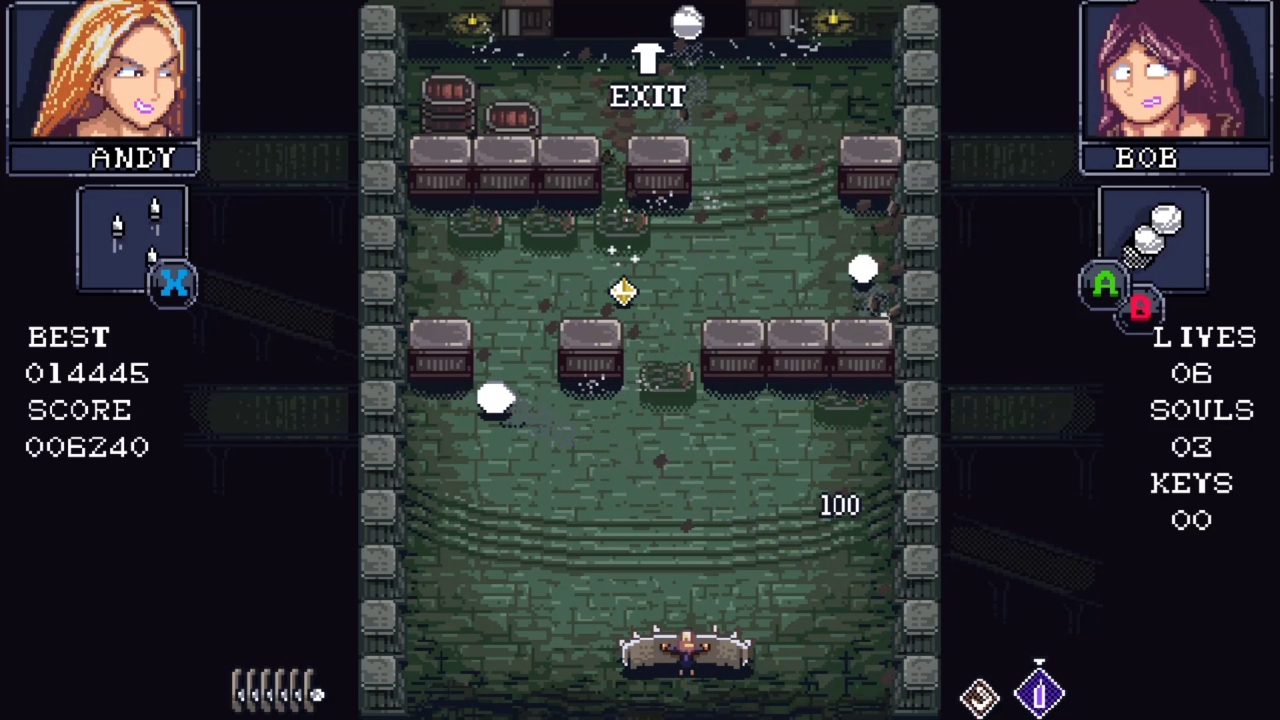The image size is (1280, 720).
Task: Expand the EXIT arrow indicator
Action: pos(646,60)
